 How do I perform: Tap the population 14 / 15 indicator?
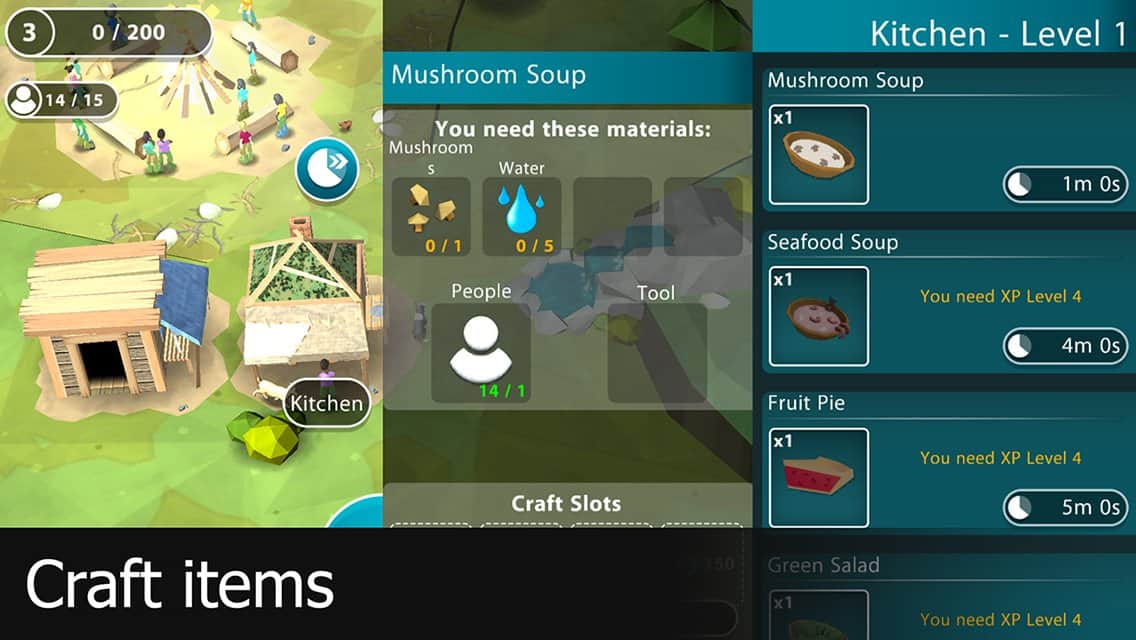pyautogui.click(x=61, y=100)
